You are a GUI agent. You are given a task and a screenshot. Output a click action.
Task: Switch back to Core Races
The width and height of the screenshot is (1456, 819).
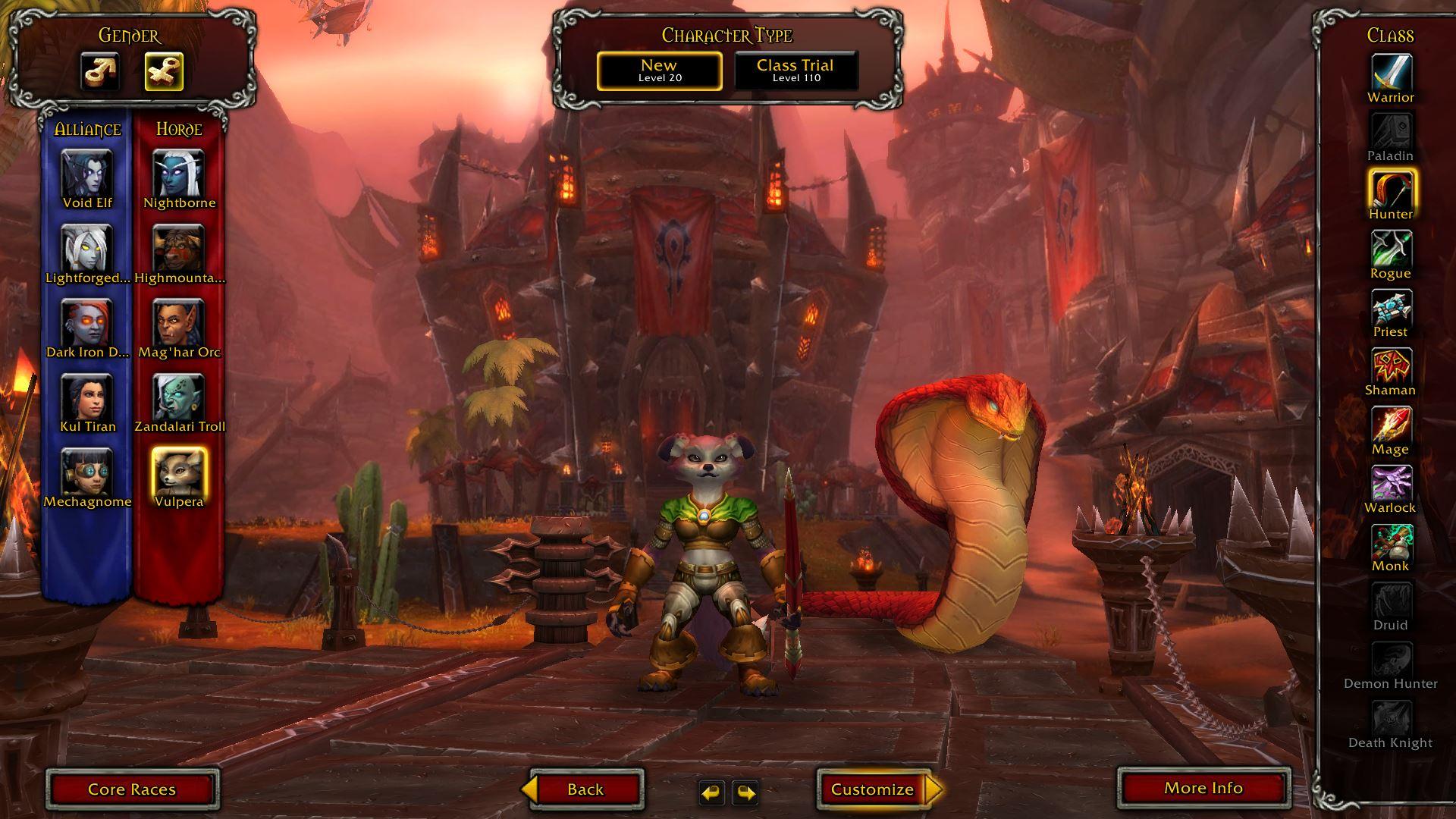coord(133,789)
